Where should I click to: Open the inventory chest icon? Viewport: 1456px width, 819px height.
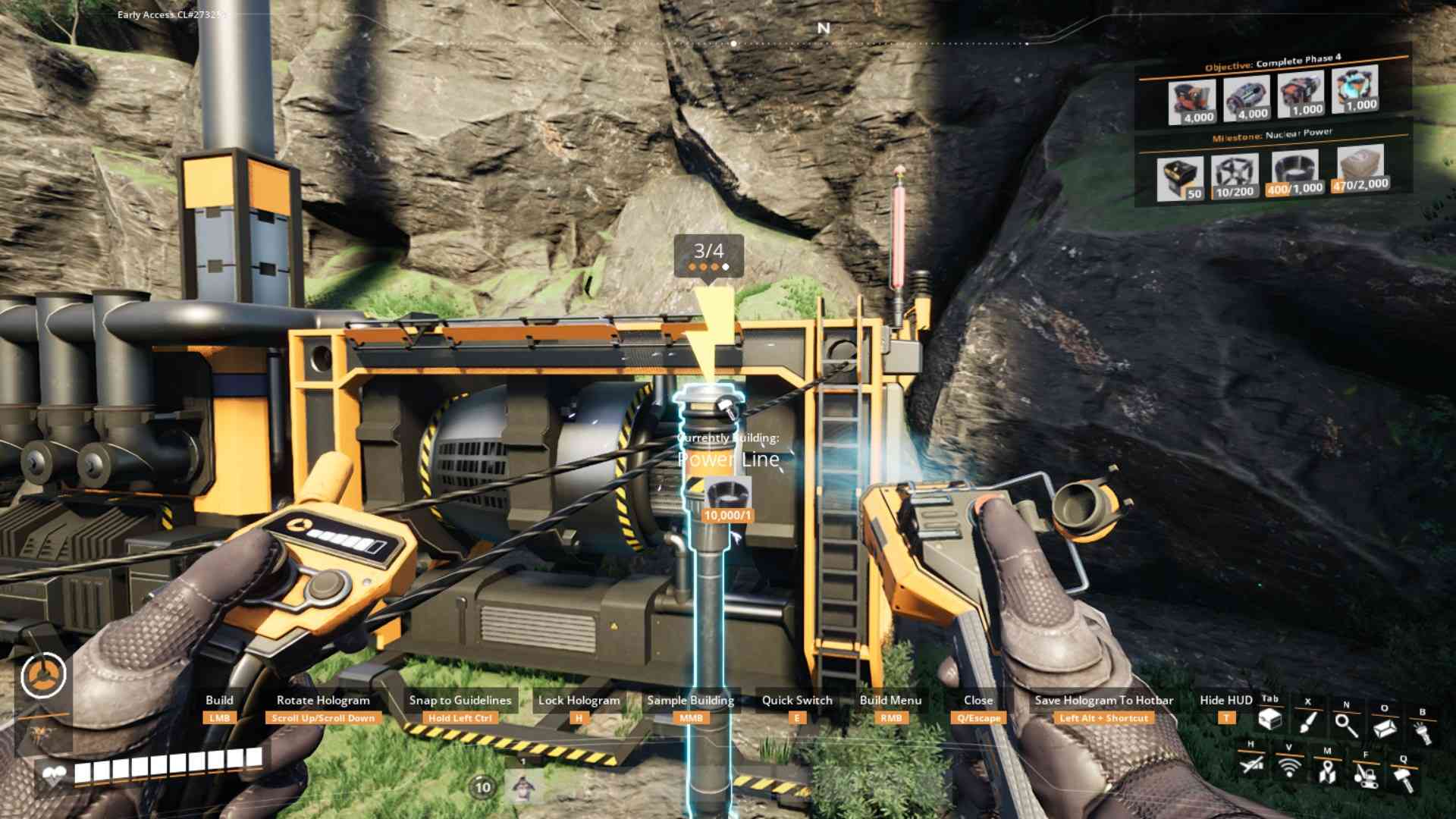(1269, 719)
